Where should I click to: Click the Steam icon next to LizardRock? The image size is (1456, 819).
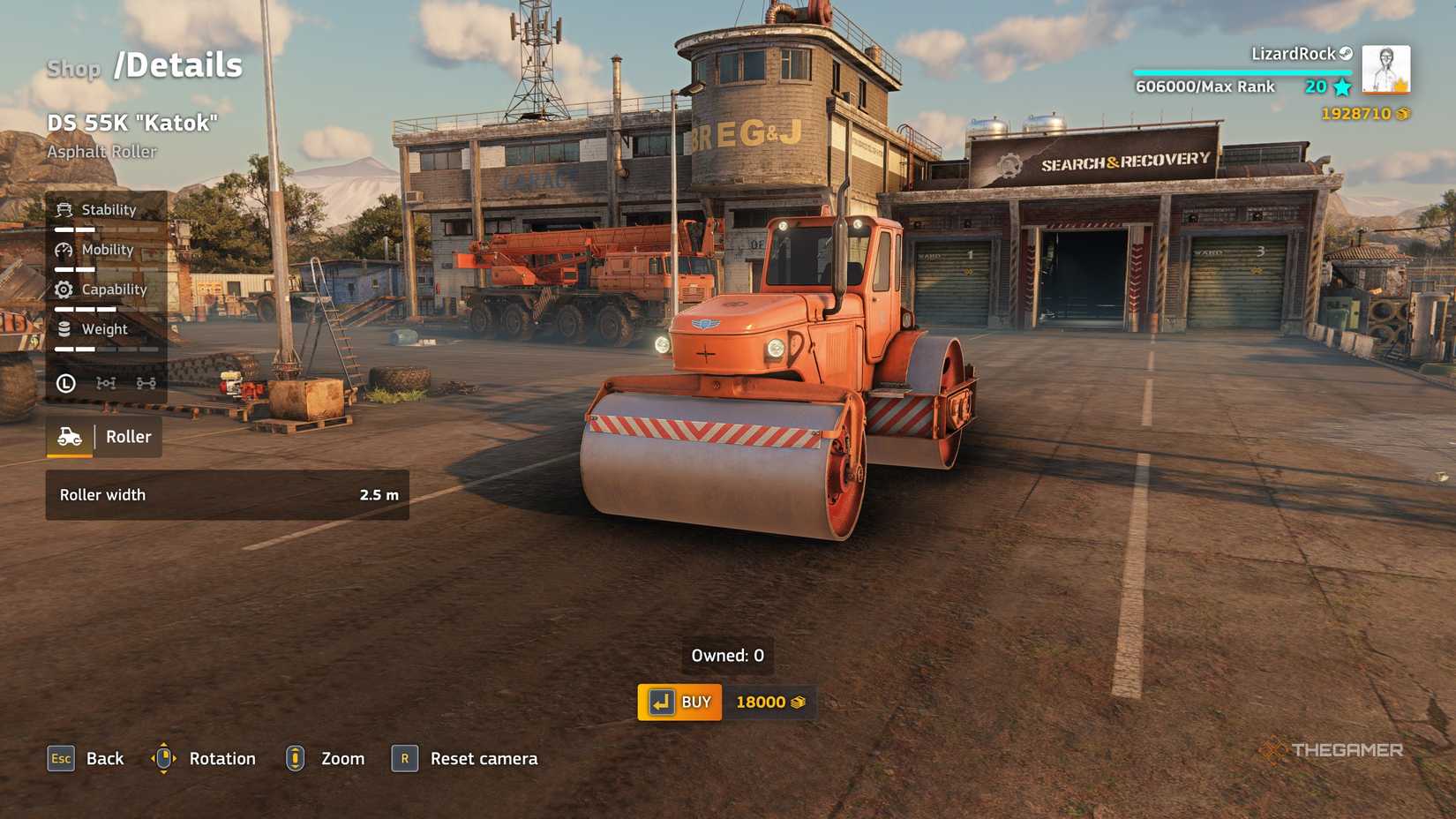(x=1346, y=53)
